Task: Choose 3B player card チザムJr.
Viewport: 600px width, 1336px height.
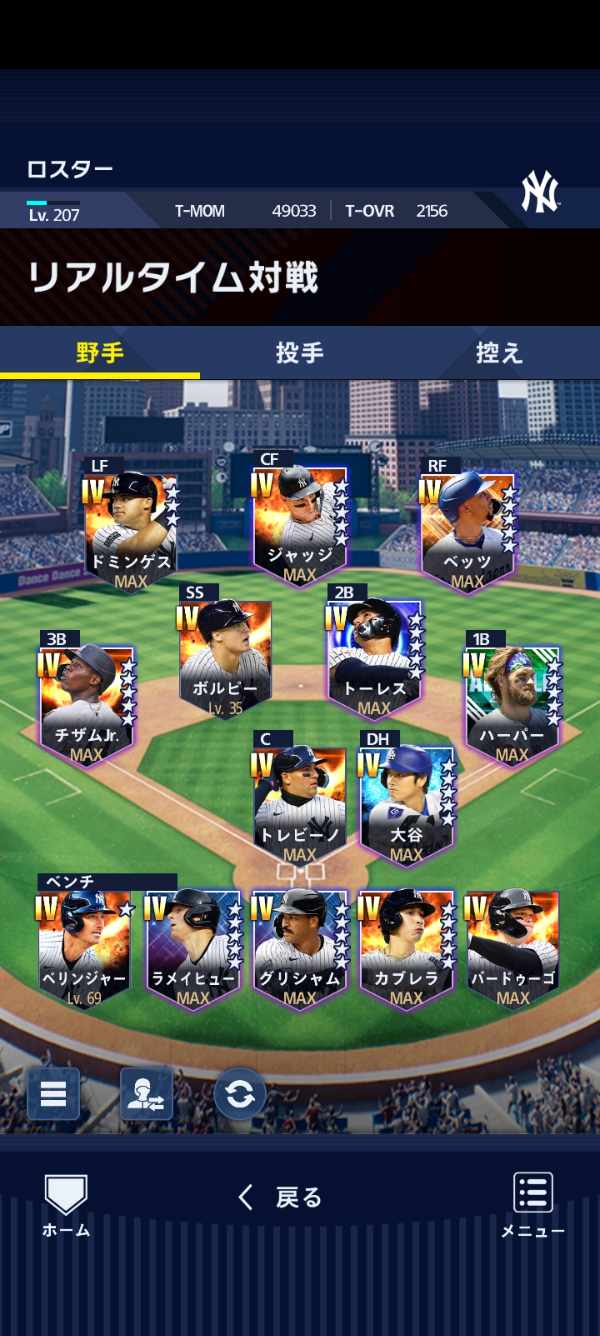Action: click(x=87, y=700)
